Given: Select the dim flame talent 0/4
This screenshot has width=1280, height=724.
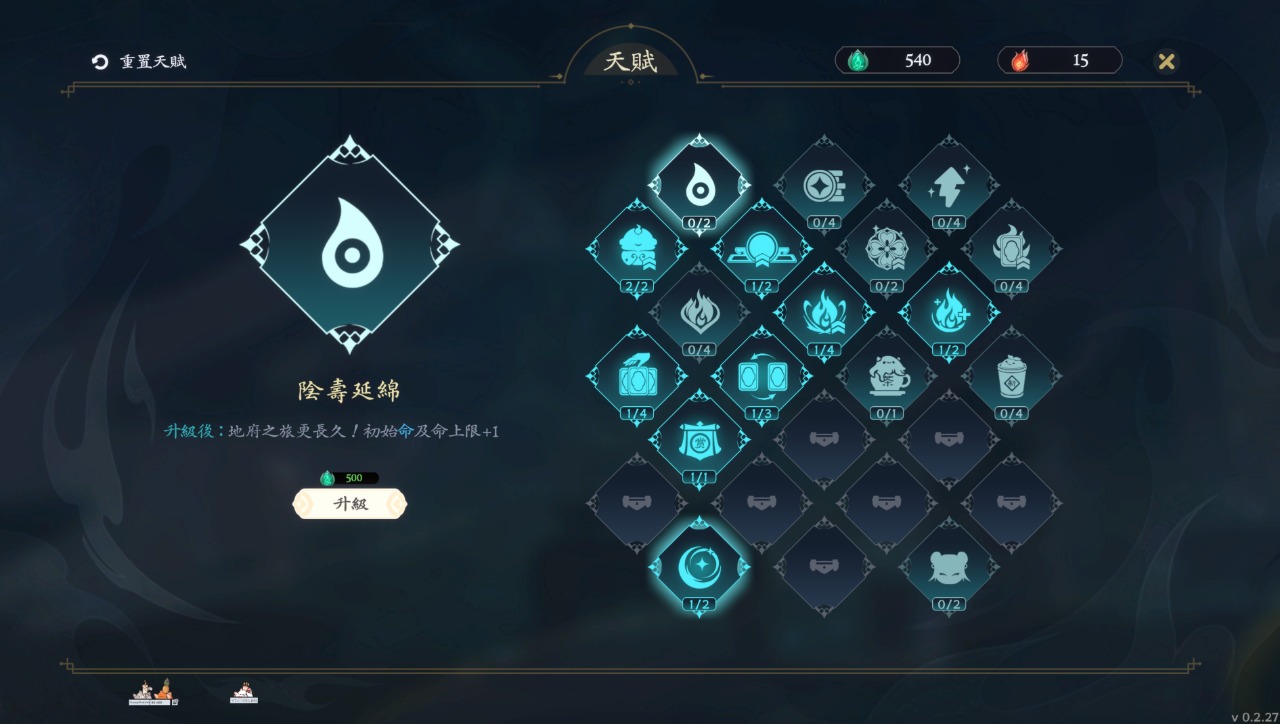Looking at the screenshot, I should pyautogui.click(x=699, y=312).
